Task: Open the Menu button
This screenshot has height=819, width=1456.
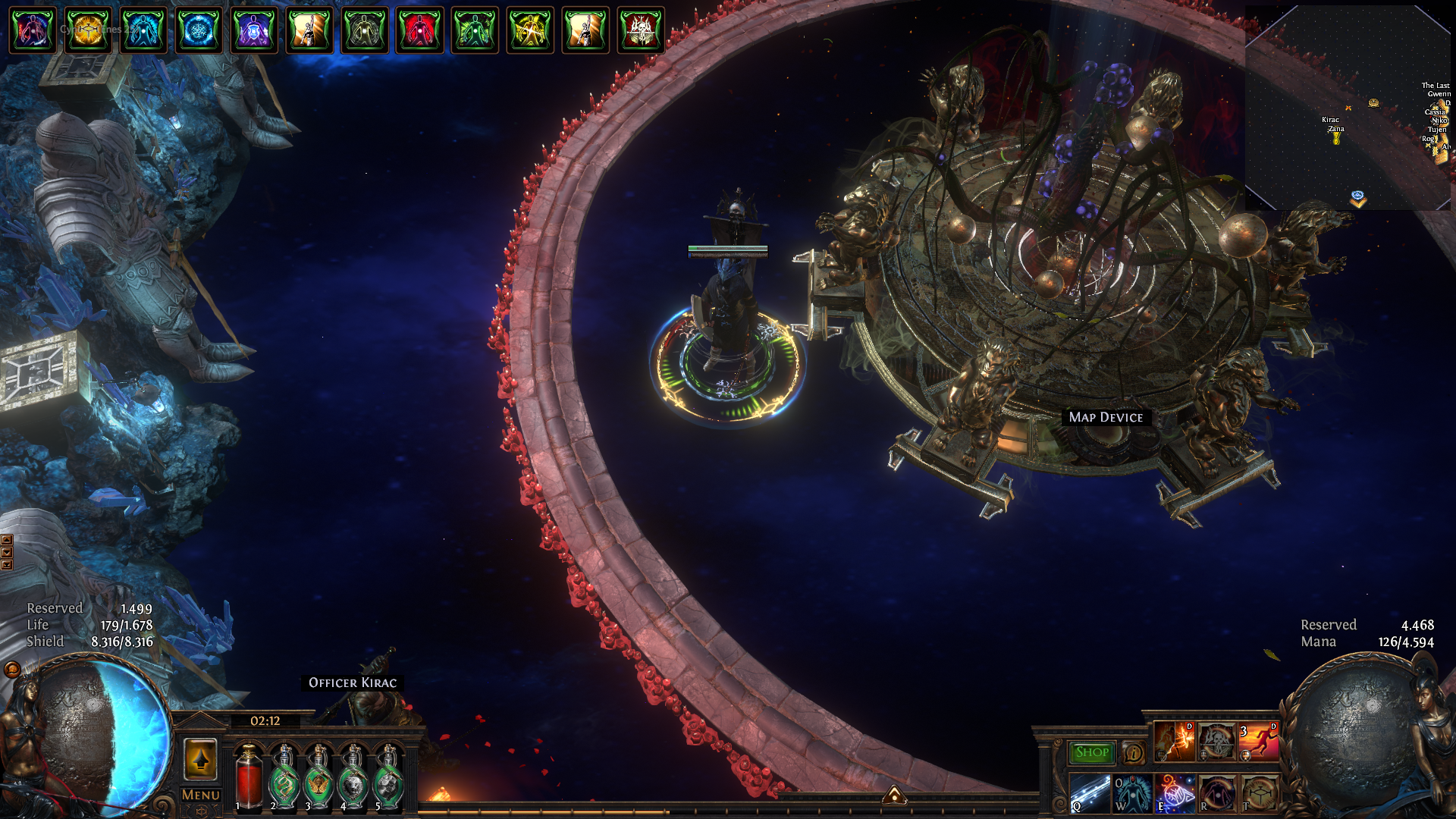Action: pyautogui.click(x=201, y=795)
